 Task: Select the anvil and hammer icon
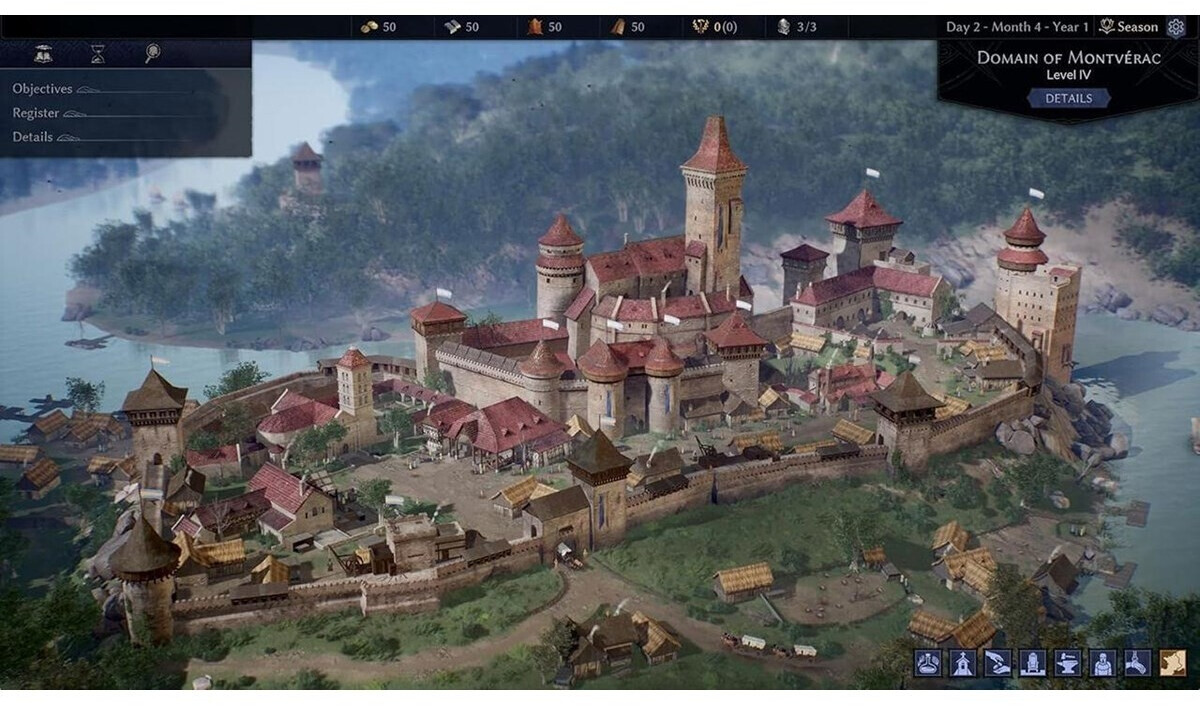pyautogui.click(x=1068, y=663)
